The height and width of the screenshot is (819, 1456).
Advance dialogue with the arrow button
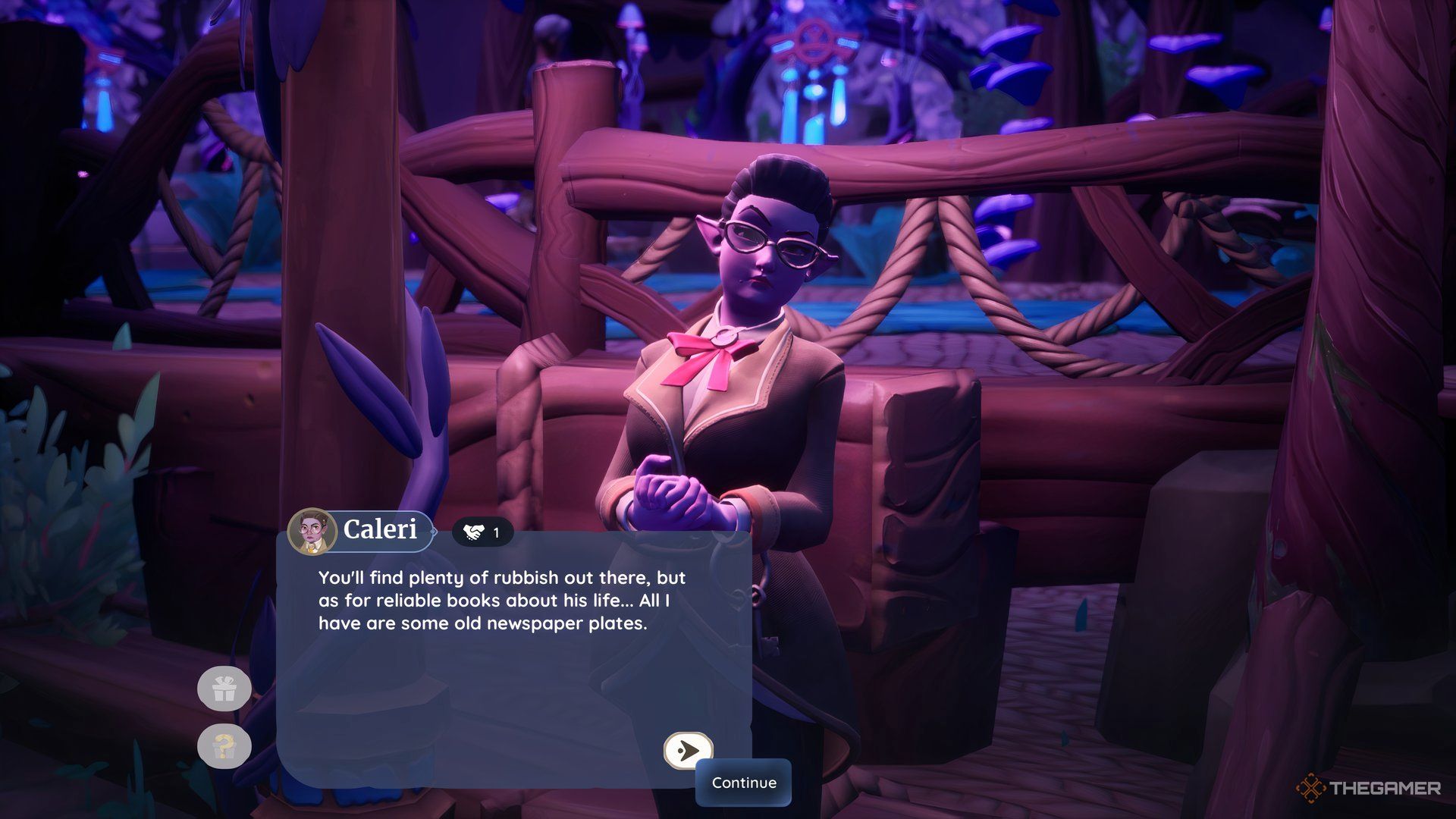[x=688, y=751]
